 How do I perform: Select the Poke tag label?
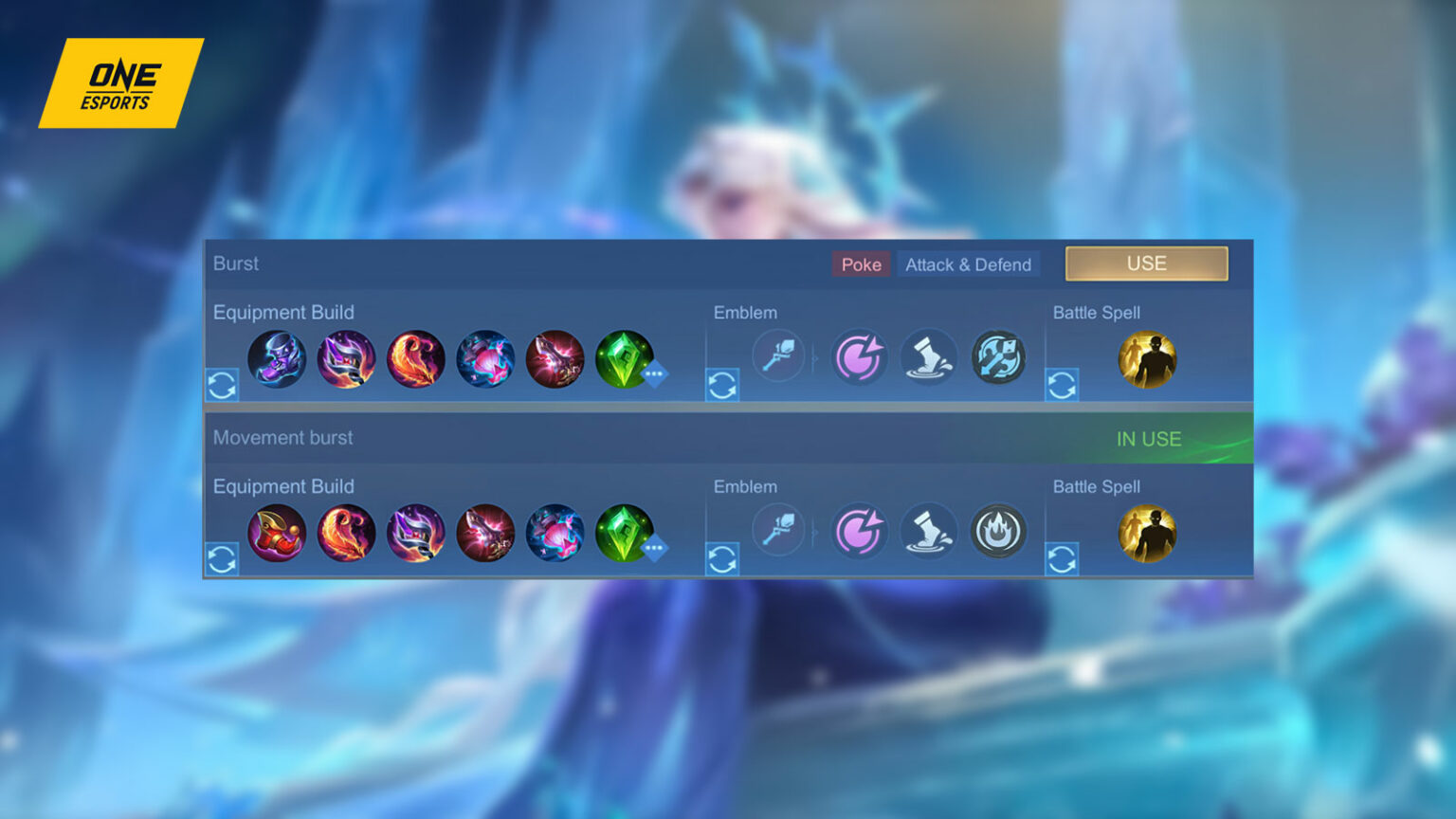(861, 264)
